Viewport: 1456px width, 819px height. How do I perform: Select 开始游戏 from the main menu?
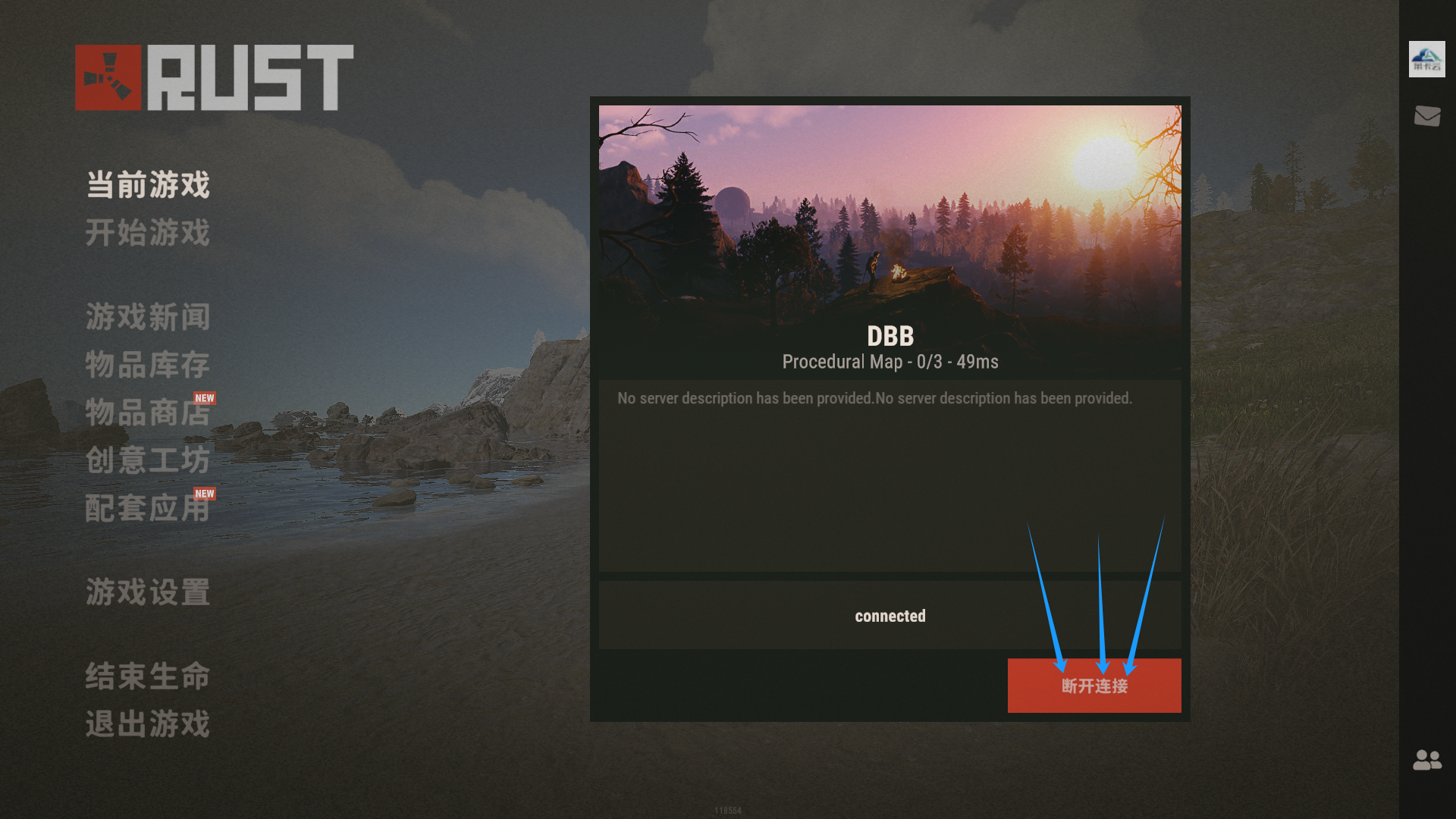coord(148,233)
